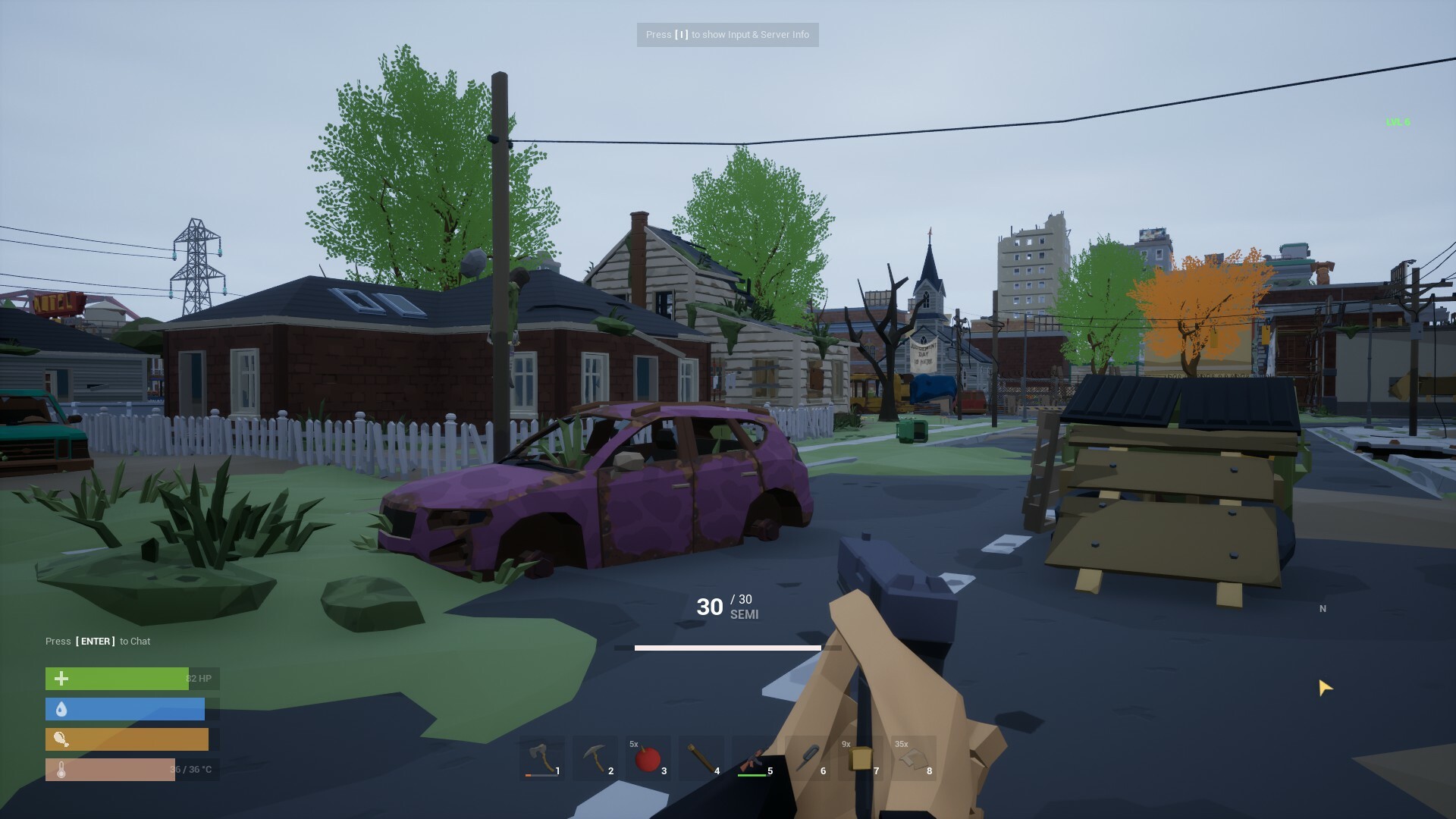Select the wooden club in slot 4
The image size is (1456, 819).
[701, 758]
